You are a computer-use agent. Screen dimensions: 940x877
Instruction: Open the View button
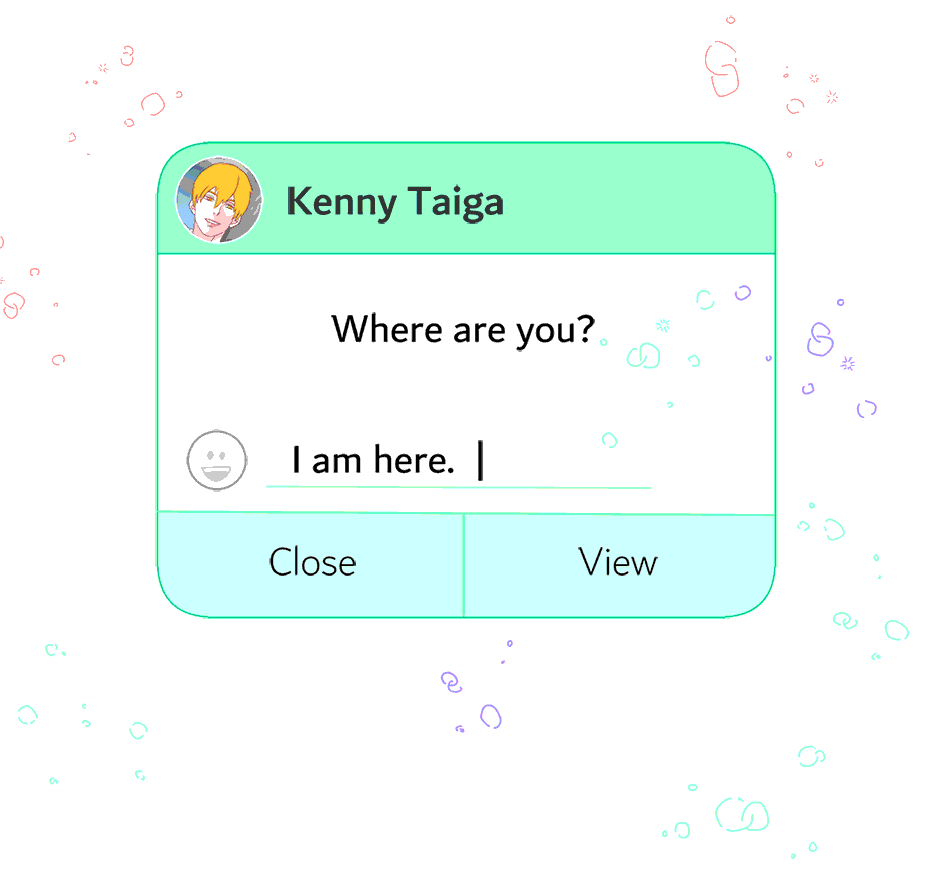pyautogui.click(x=619, y=564)
